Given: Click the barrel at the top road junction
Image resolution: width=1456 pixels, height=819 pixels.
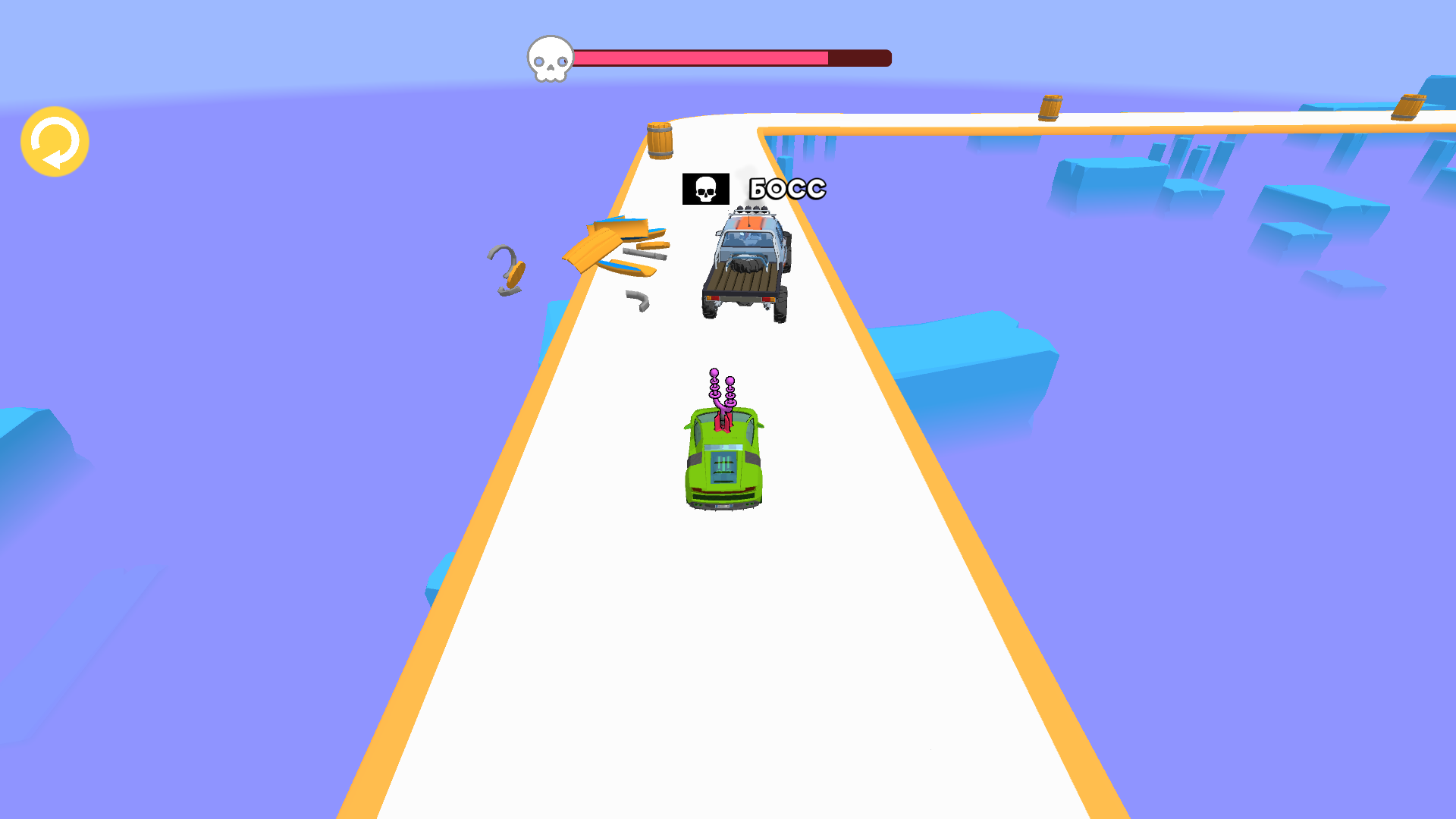Looking at the screenshot, I should [x=1050, y=106].
